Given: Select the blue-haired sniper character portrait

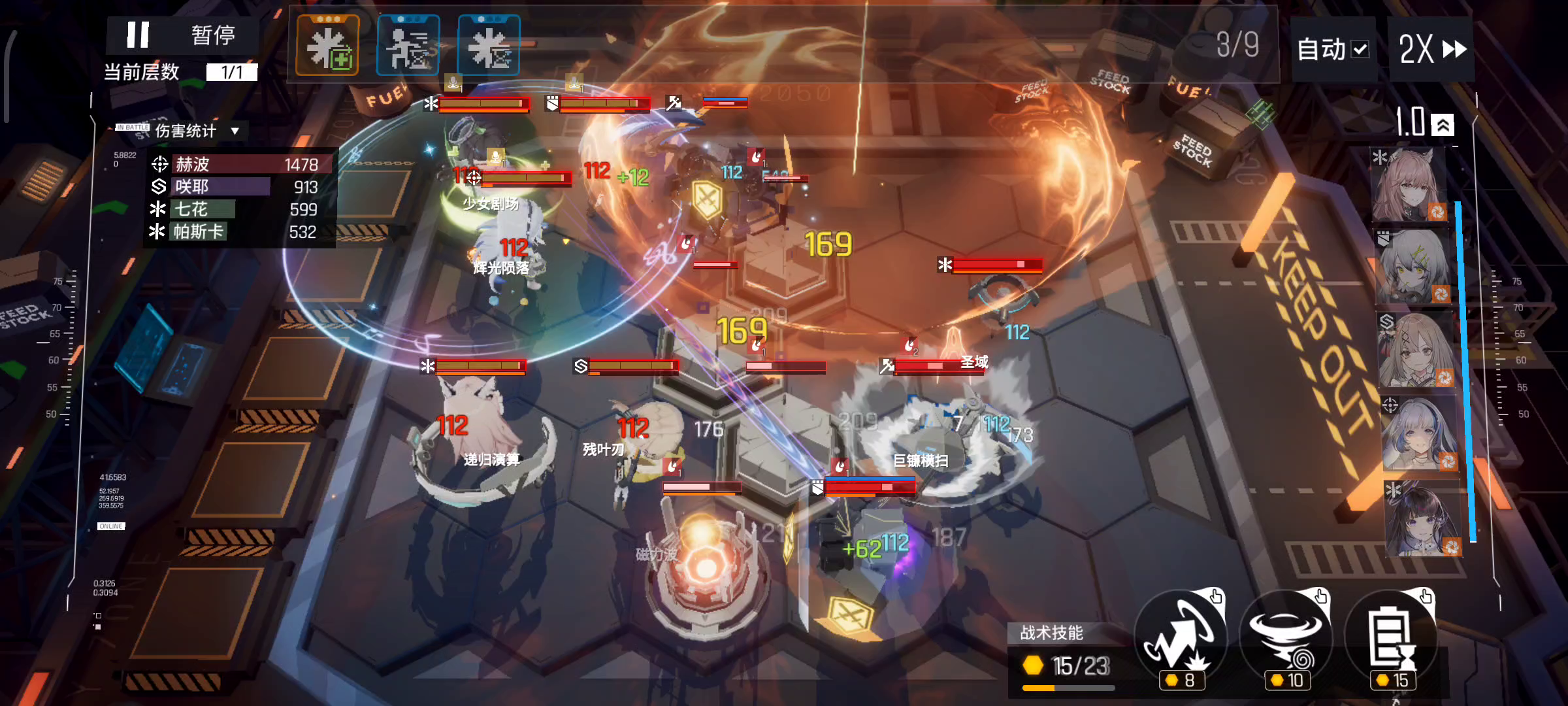Looking at the screenshot, I should [x=1418, y=434].
